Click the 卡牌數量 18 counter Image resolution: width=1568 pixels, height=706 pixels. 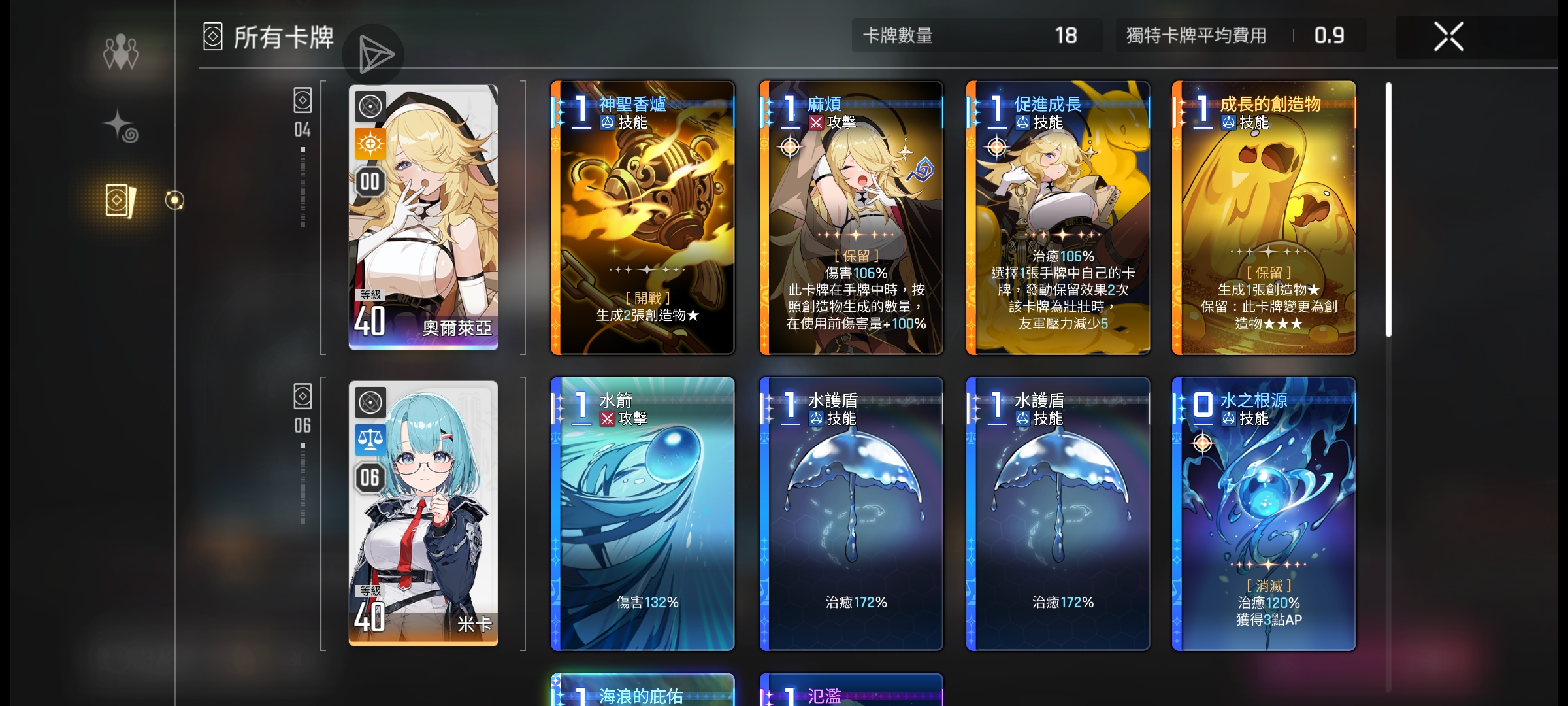click(976, 36)
